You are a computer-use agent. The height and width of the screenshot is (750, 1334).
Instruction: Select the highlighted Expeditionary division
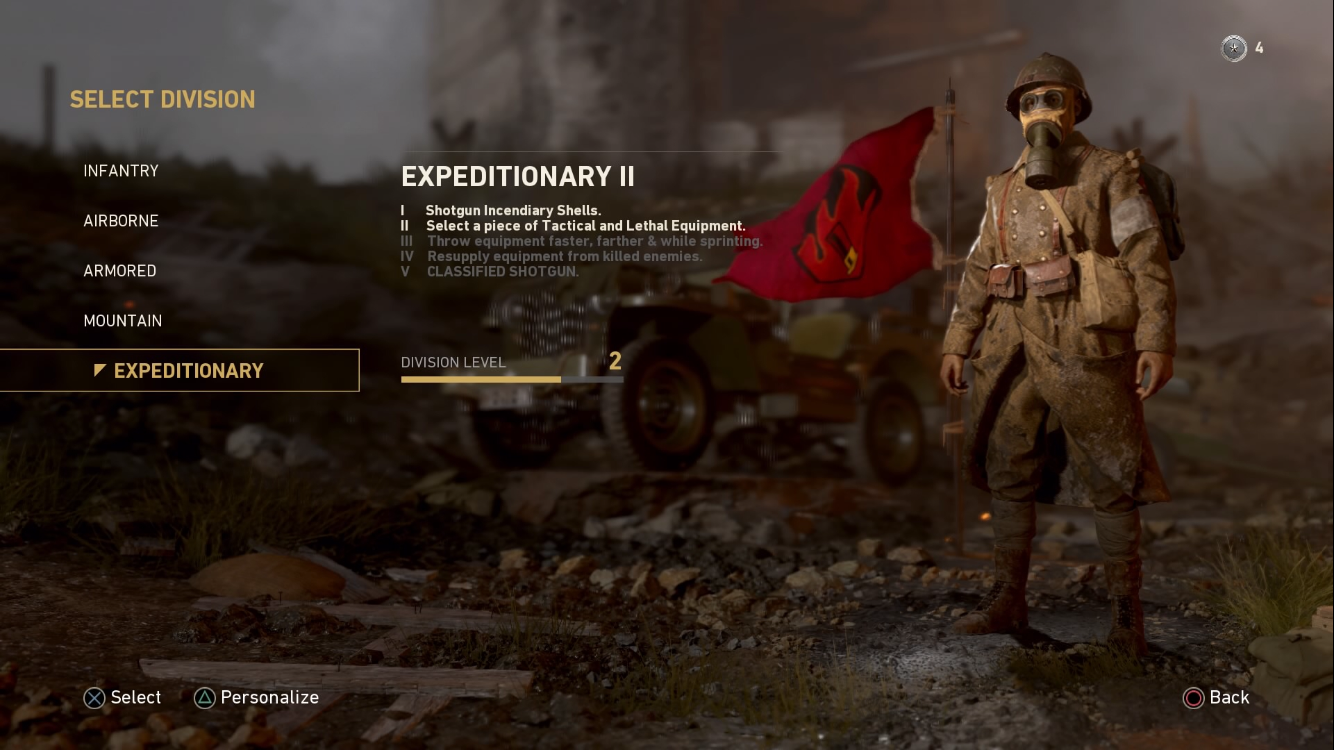click(x=188, y=371)
